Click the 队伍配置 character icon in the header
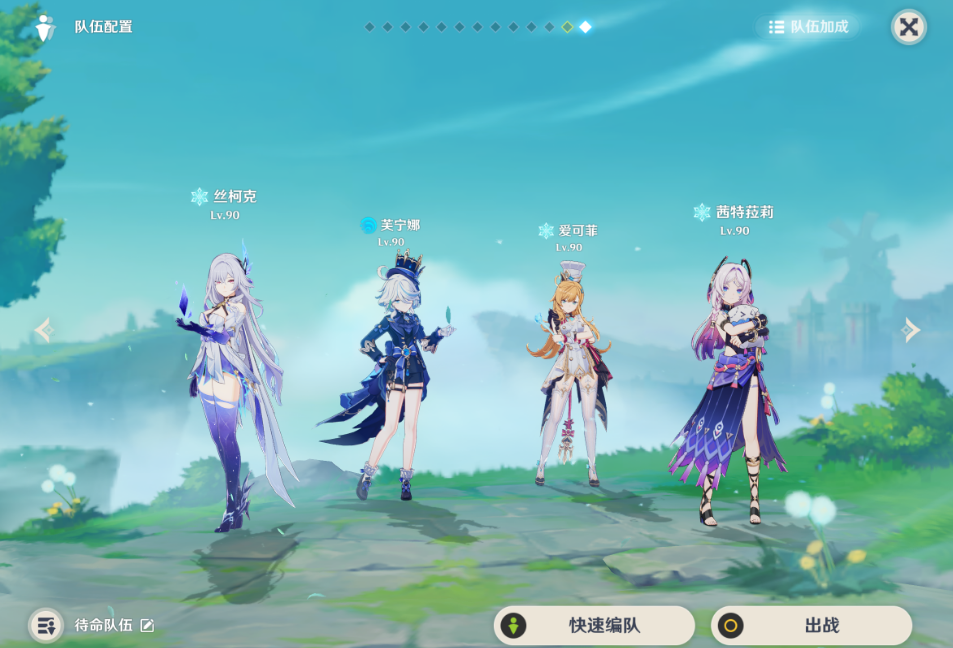This screenshot has width=953, height=648. (x=44, y=27)
